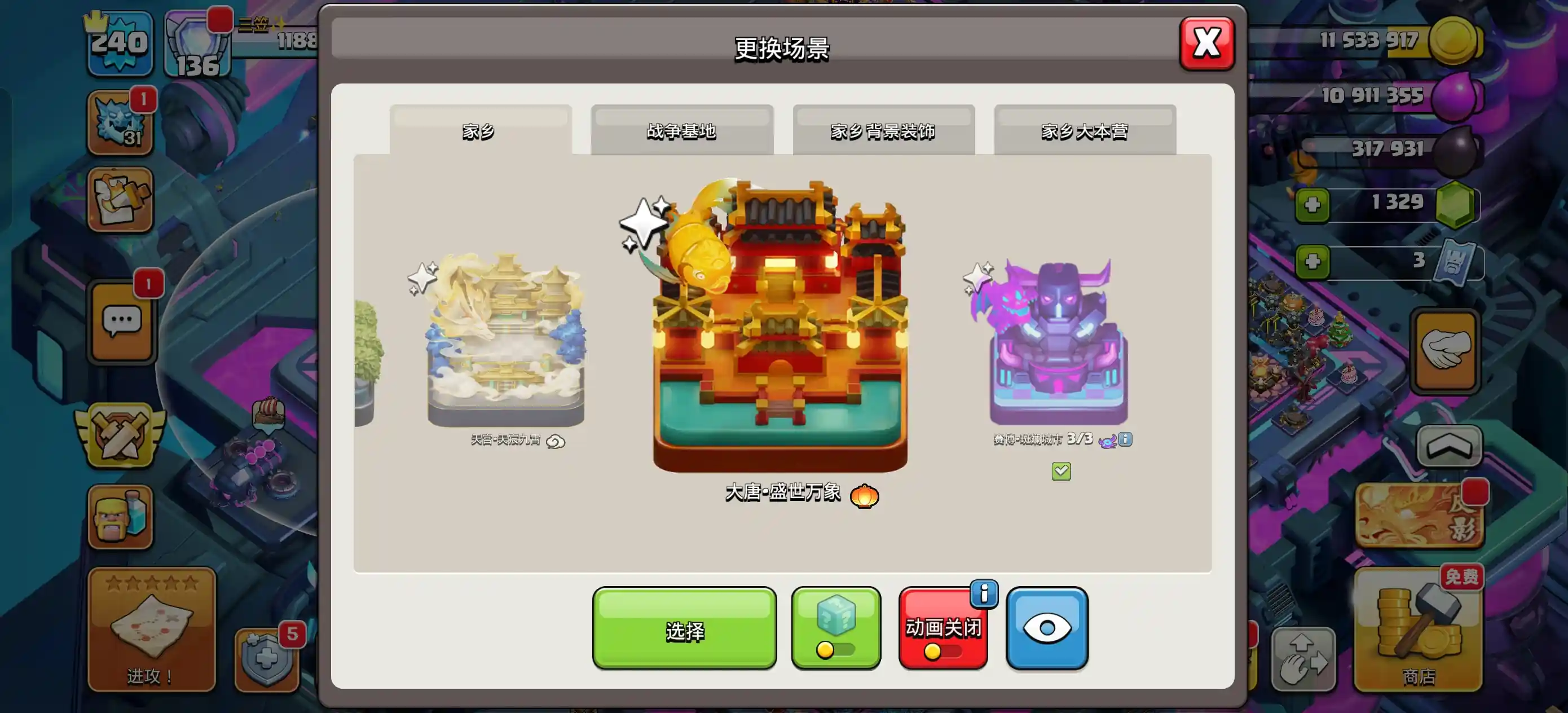The height and width of the screenshot is (713, 1568).
Task: Open the frost dragon event icon
Action: point(120,122)
